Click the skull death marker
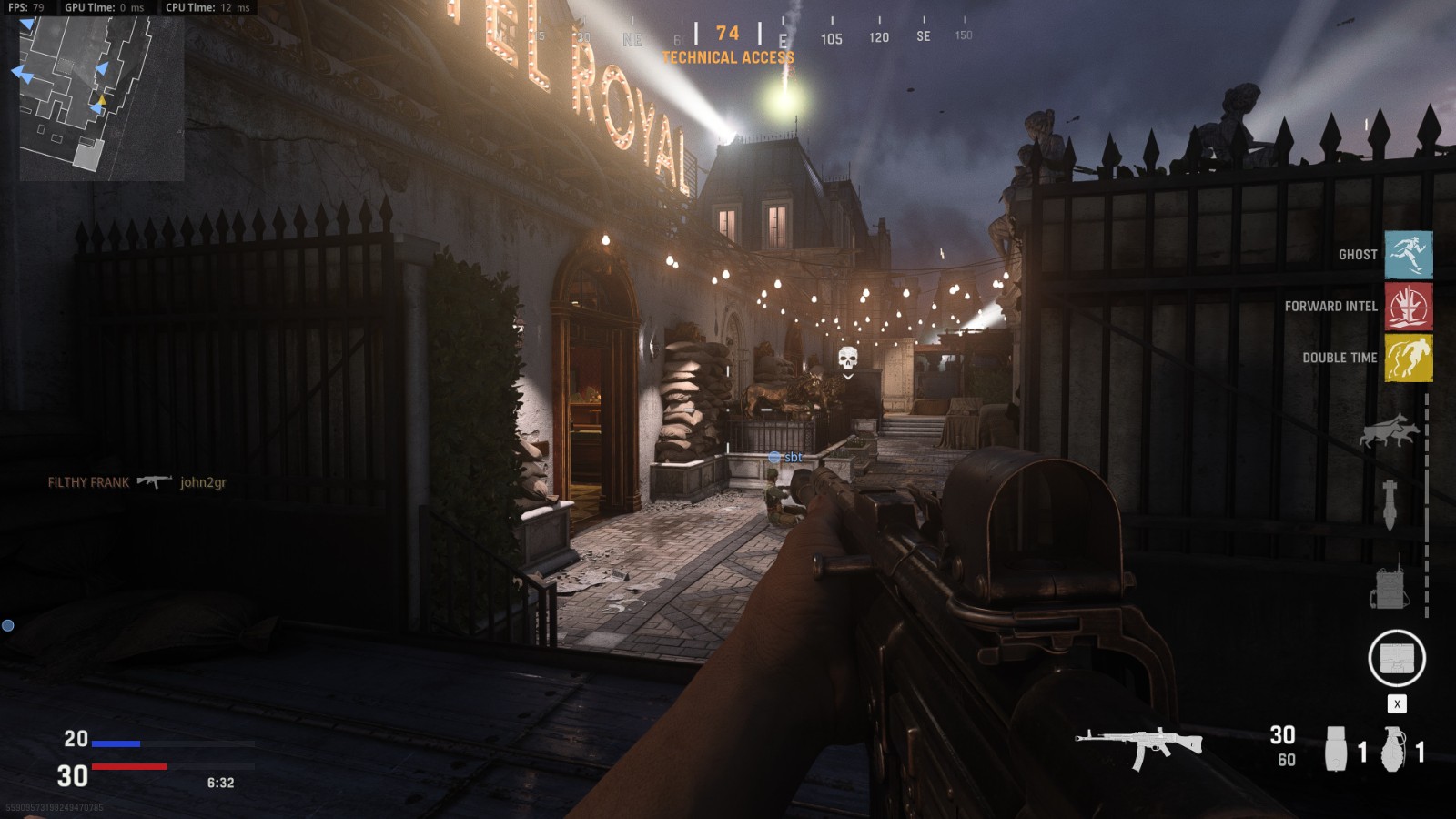Image resolution: width=1456 pixels, height=819 pixels. pos(847,358)
